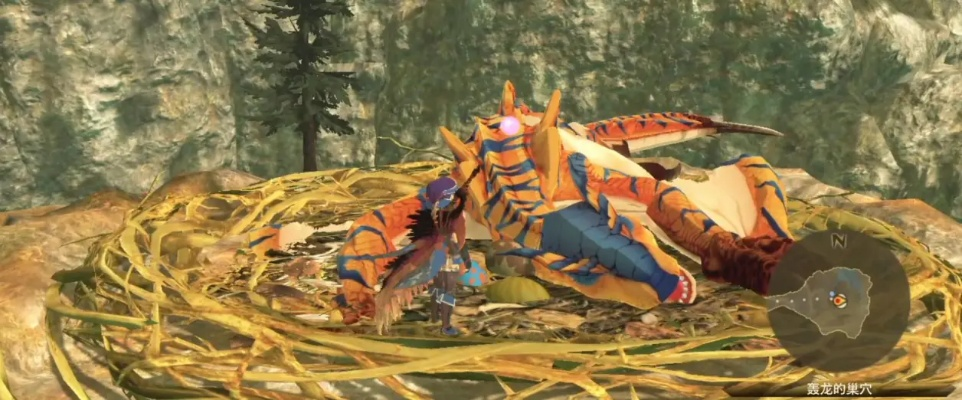
Task: Open the circular minimap
Action: click(x=838, y=301)
